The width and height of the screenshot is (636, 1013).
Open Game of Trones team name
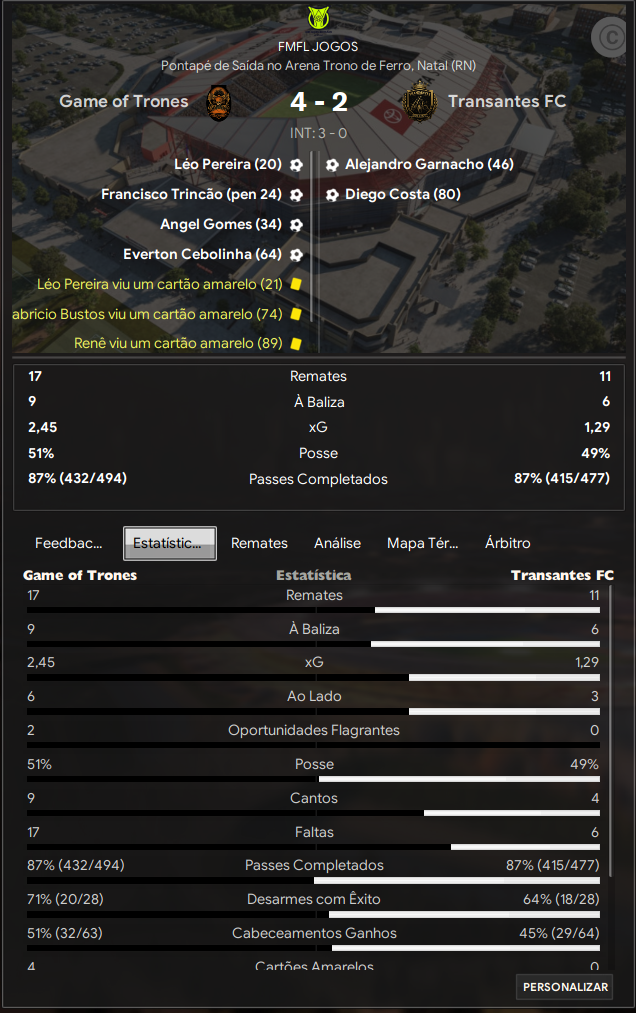[x=123, y=101]
